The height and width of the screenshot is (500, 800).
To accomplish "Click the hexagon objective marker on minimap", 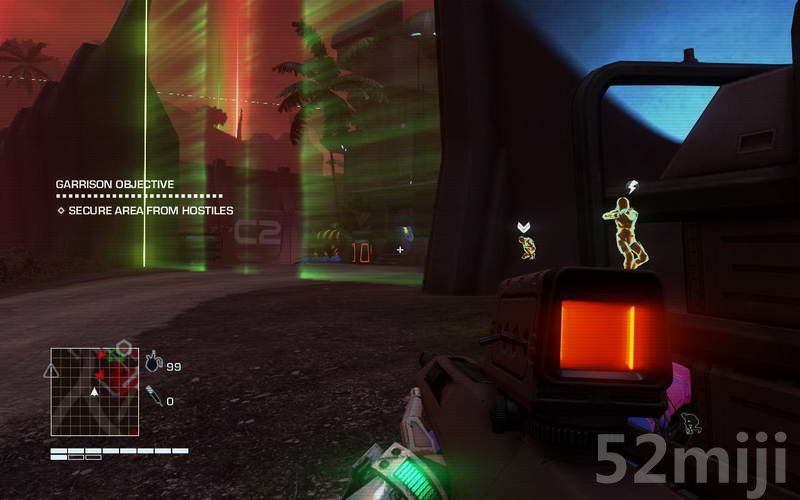I will tap(123, 349).
